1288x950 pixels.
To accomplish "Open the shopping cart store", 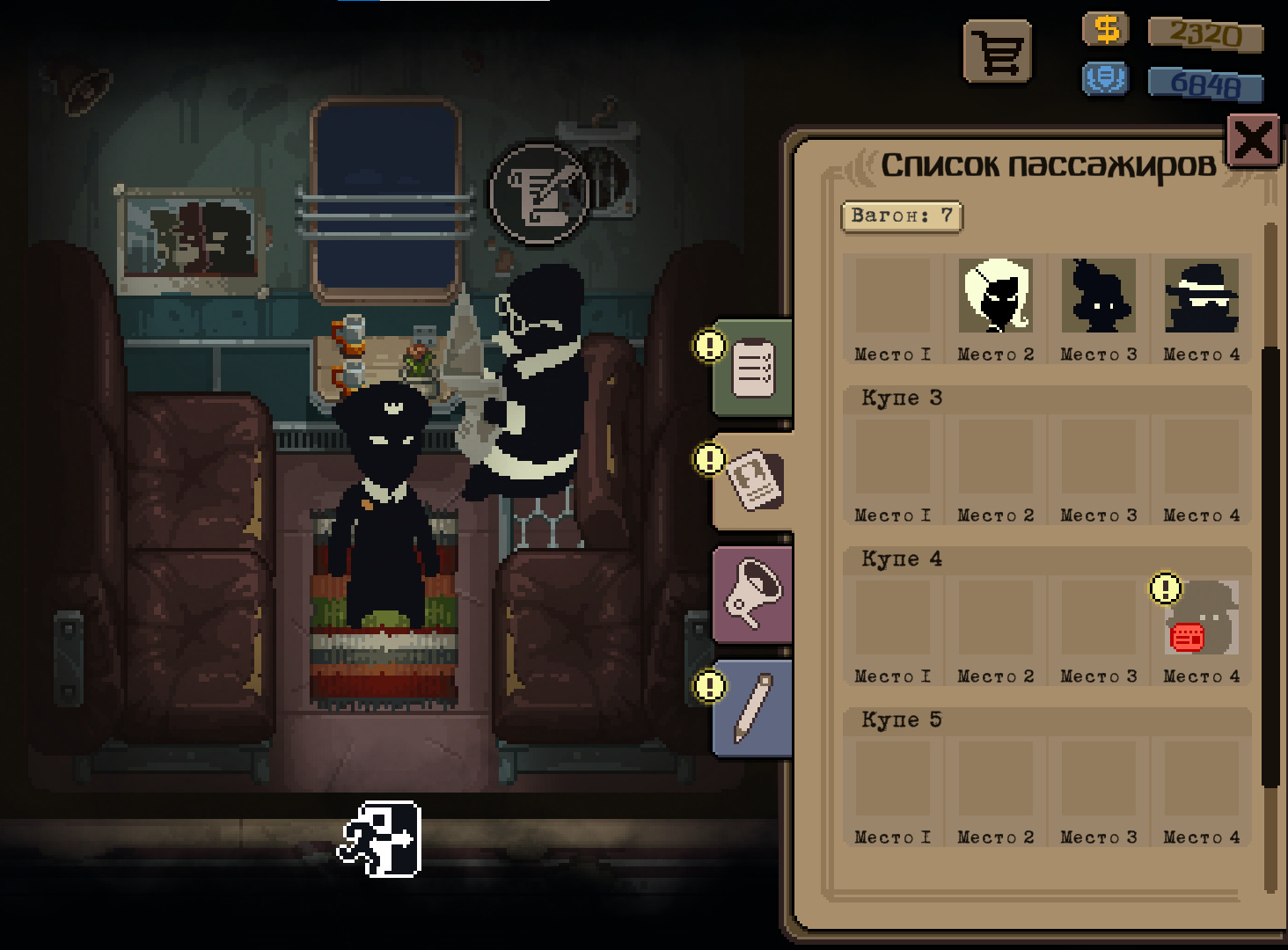I will tap(998, 53).
